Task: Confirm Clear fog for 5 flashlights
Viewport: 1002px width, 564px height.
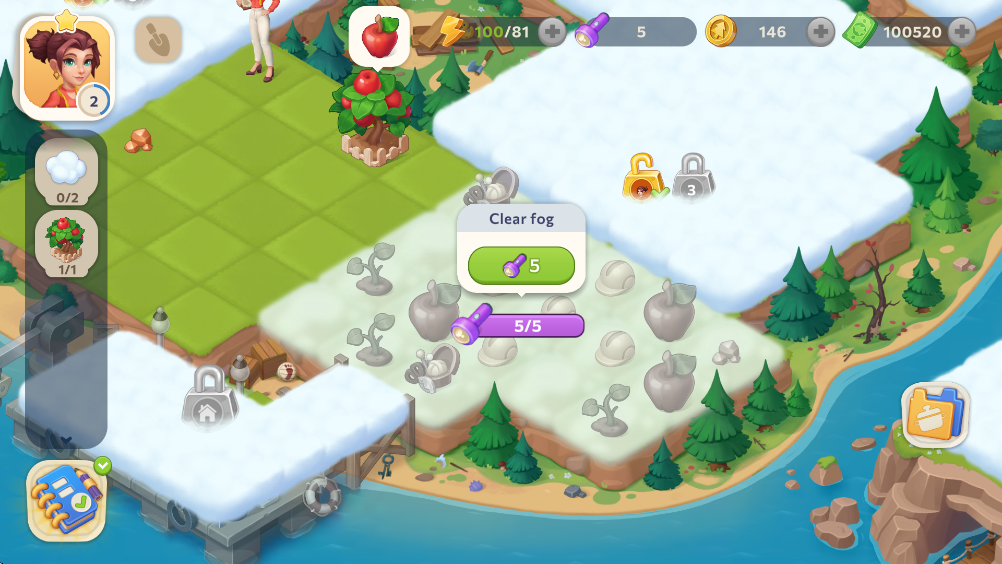Action: coord(521,266)
